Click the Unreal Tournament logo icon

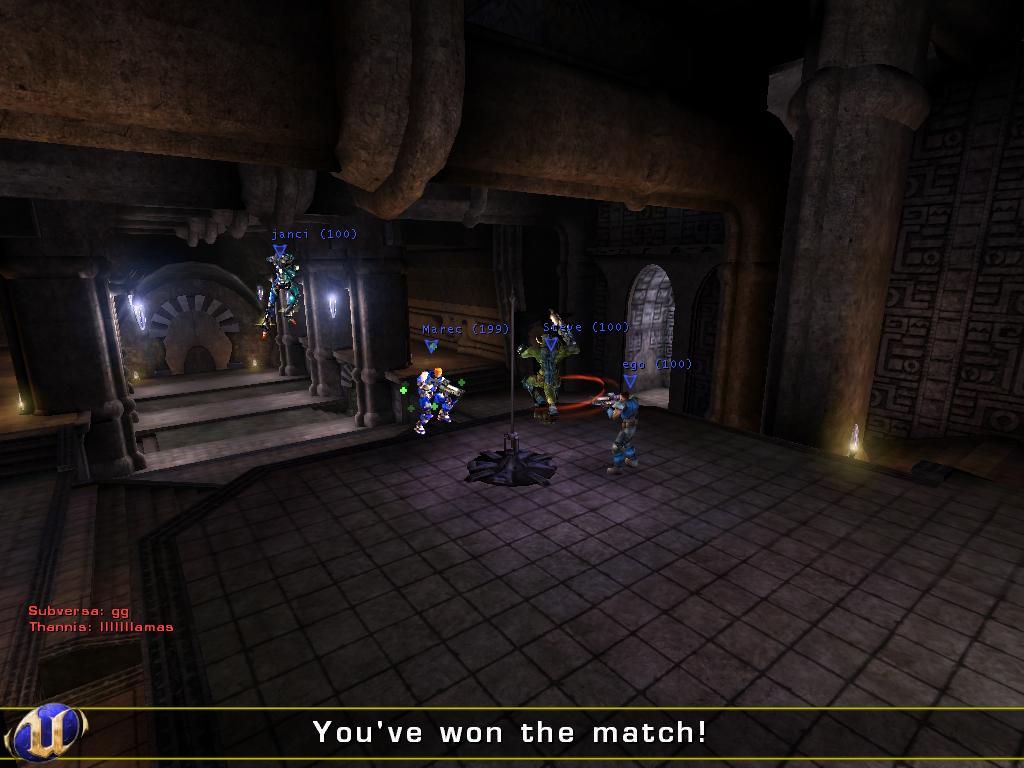(47, 732)
